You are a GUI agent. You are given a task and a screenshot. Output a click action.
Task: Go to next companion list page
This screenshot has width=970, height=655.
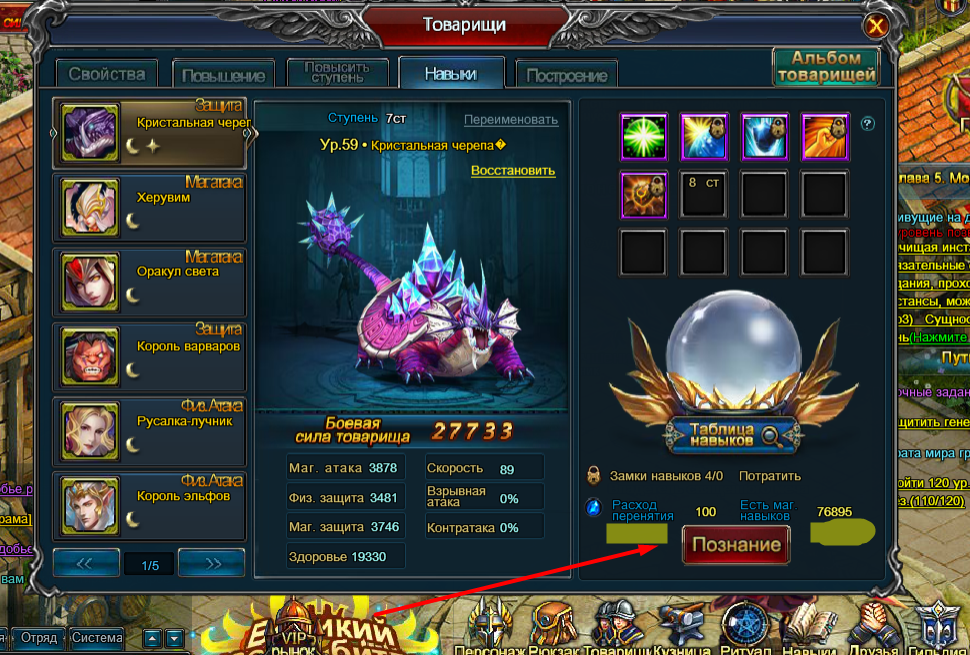pyautogui.click(x=212, y=563)
